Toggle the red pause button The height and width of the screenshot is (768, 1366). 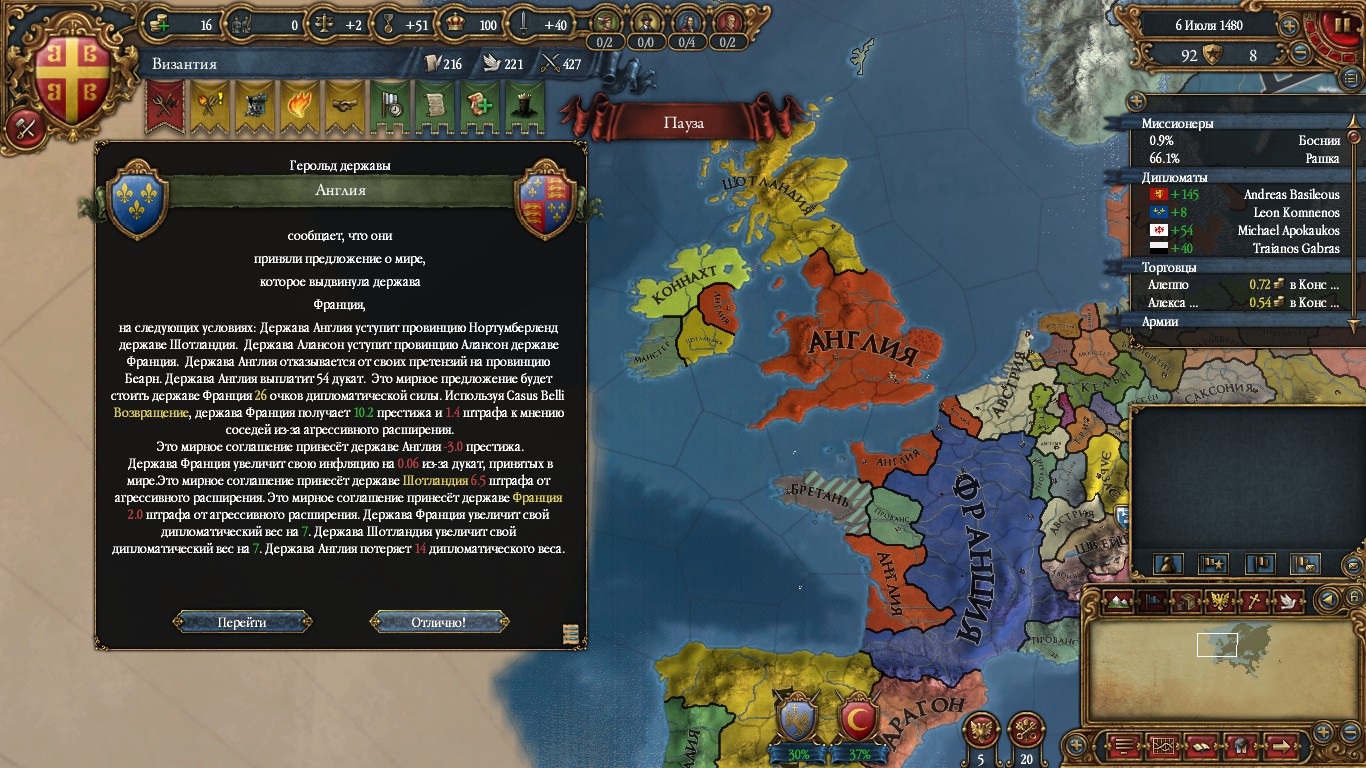click(1337, 26)
